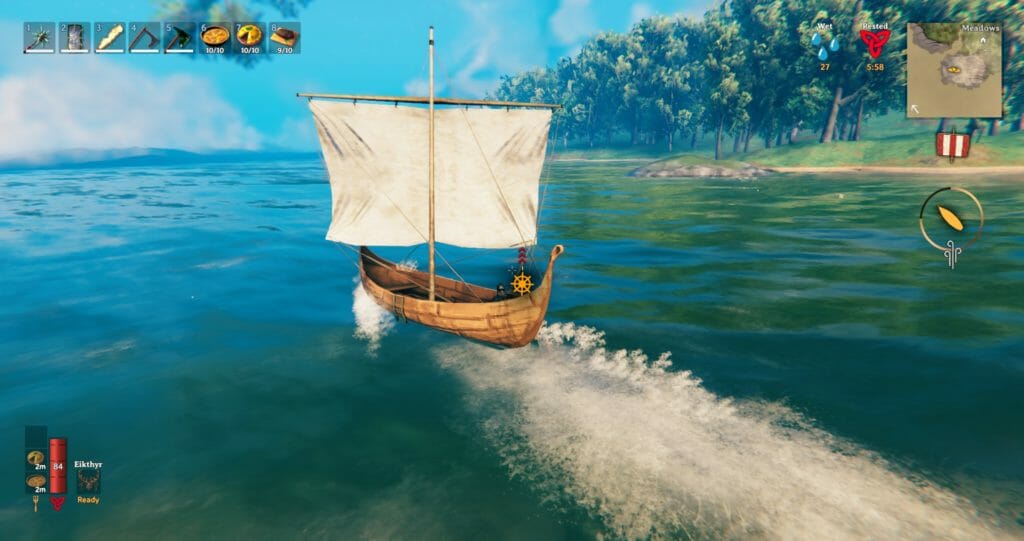This screenshot has width=1024, height=541.
Task: Equip the shield in hotbar slot 2
Action: pyautogui.click(x=74, y=38)
